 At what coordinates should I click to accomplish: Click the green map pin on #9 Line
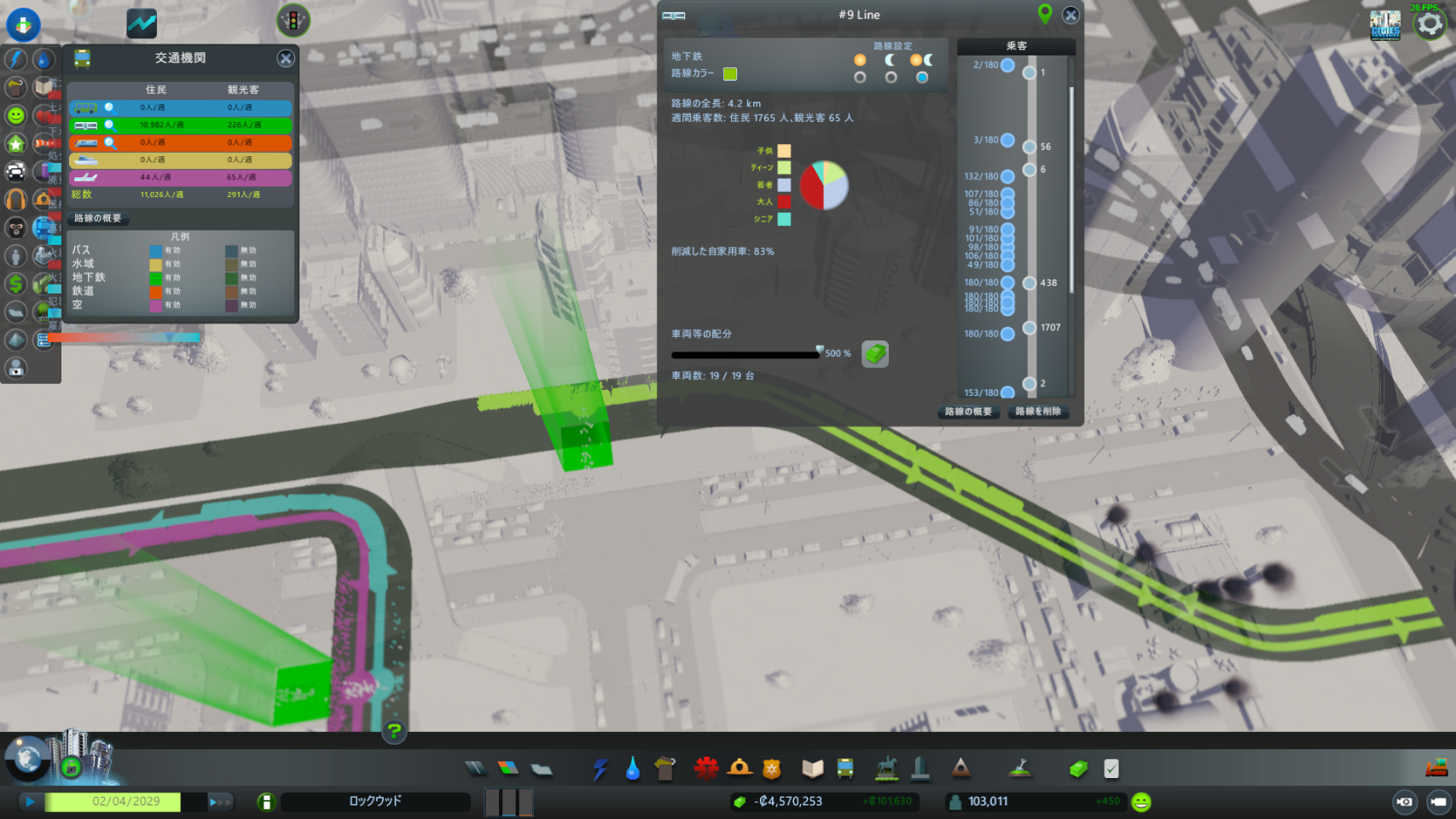click(1044, 14)
